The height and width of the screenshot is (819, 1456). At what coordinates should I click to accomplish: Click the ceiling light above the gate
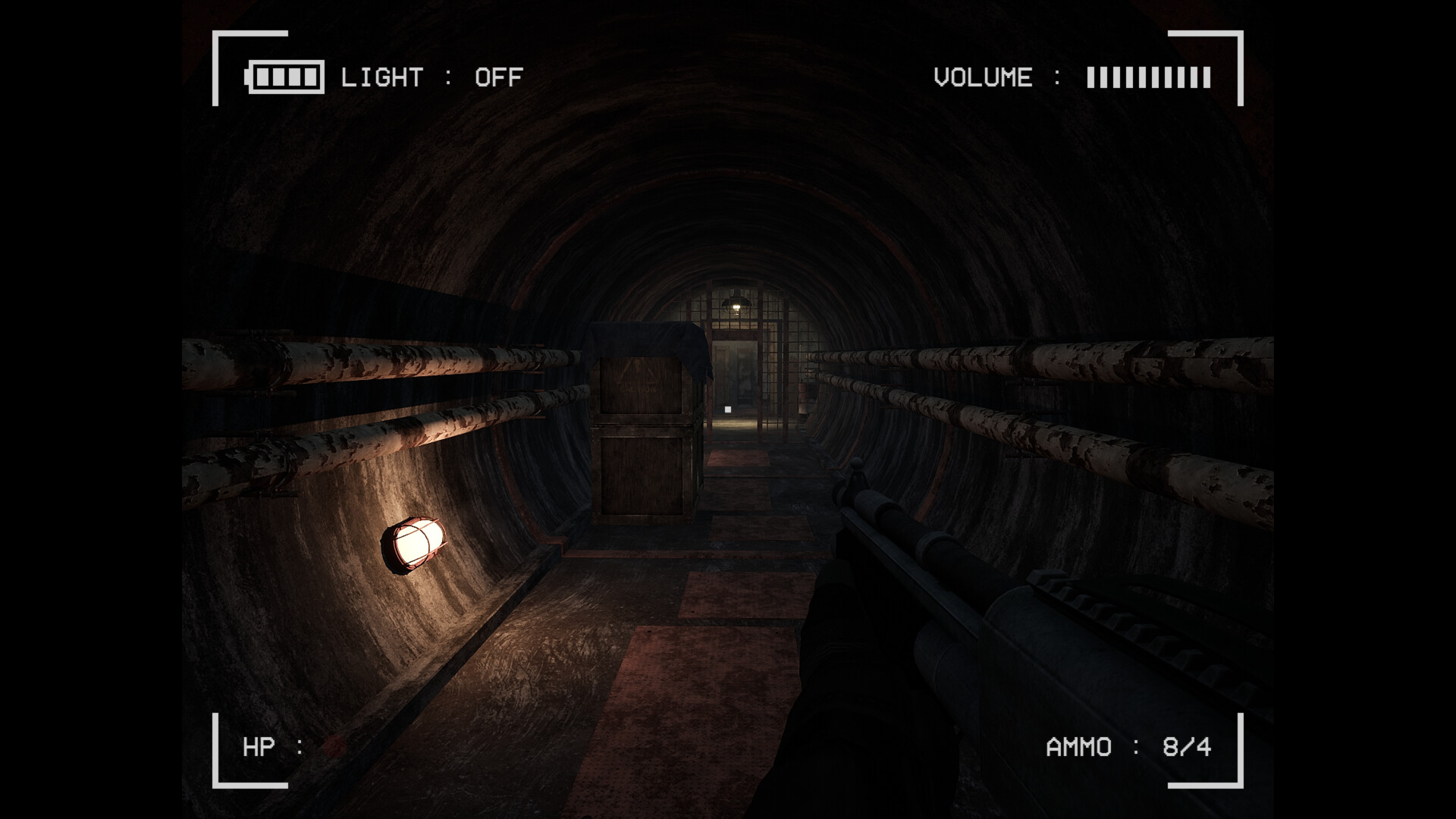click(x=737, y=303)
